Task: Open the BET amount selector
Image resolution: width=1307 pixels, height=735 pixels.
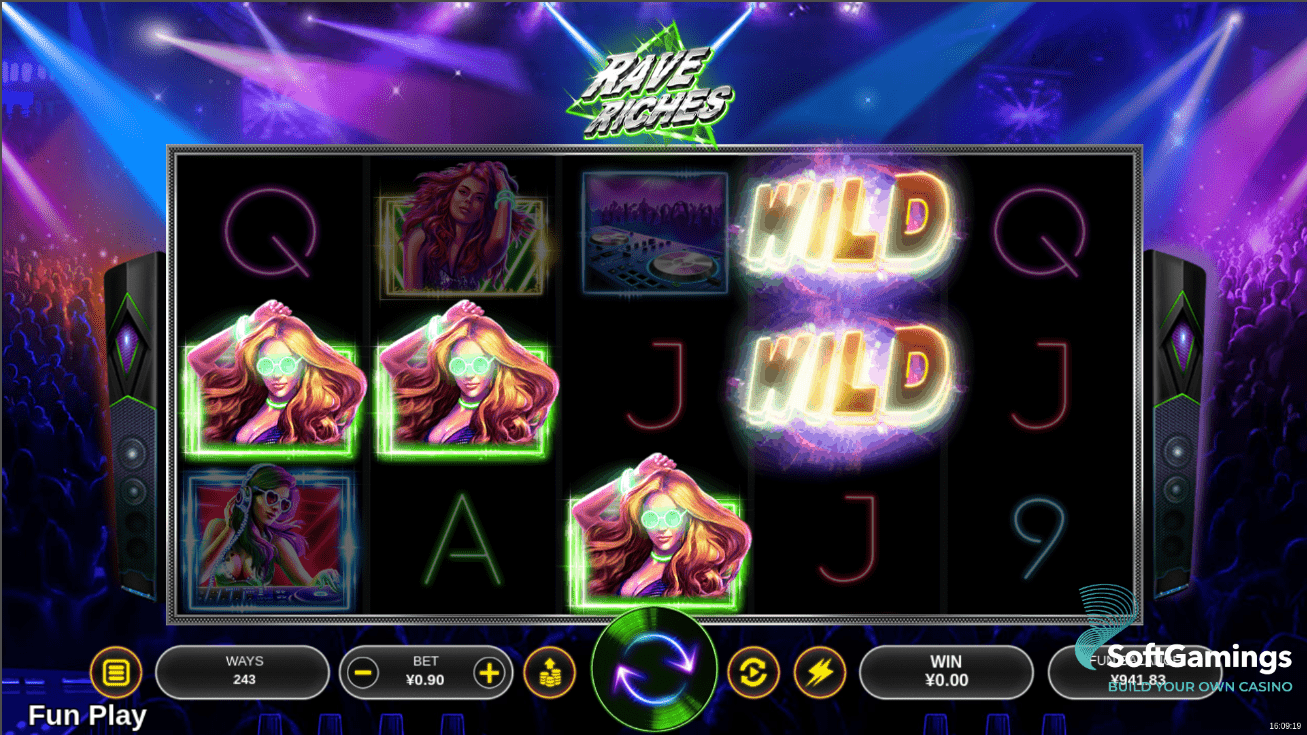Action: [427, 672]
